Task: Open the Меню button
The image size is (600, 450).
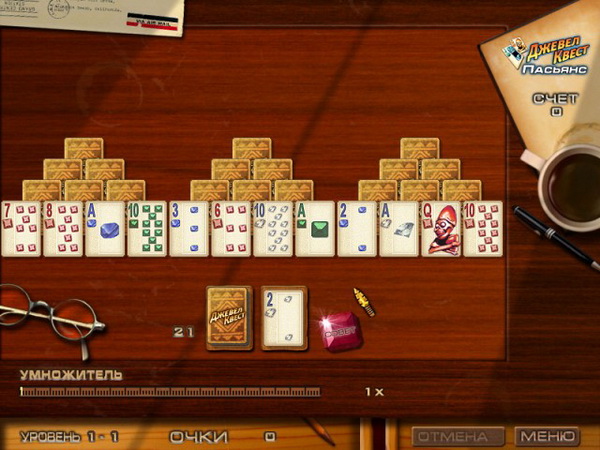Action: click(x=547, y=437)
